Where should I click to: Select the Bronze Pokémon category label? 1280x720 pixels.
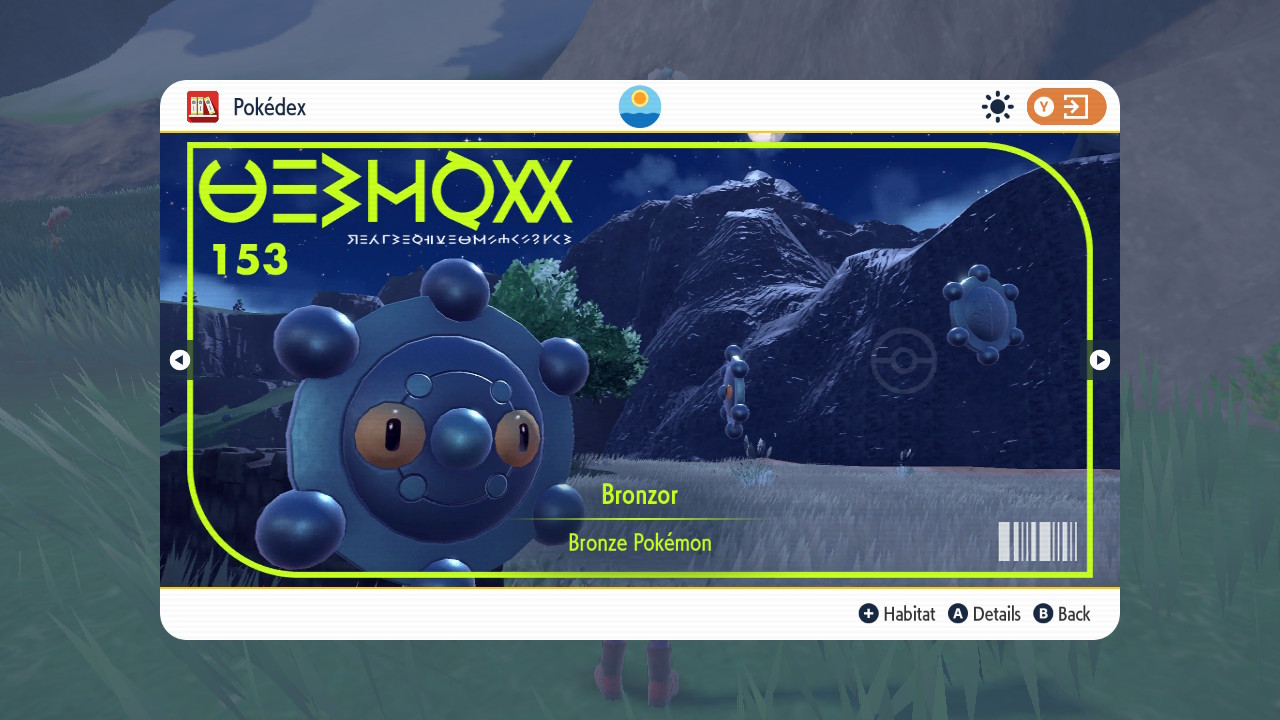[x=639, y=542]
